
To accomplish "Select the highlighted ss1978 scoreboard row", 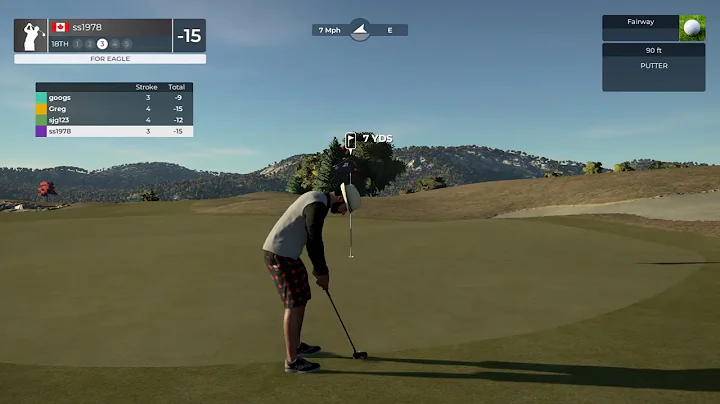I will [114, 131].
